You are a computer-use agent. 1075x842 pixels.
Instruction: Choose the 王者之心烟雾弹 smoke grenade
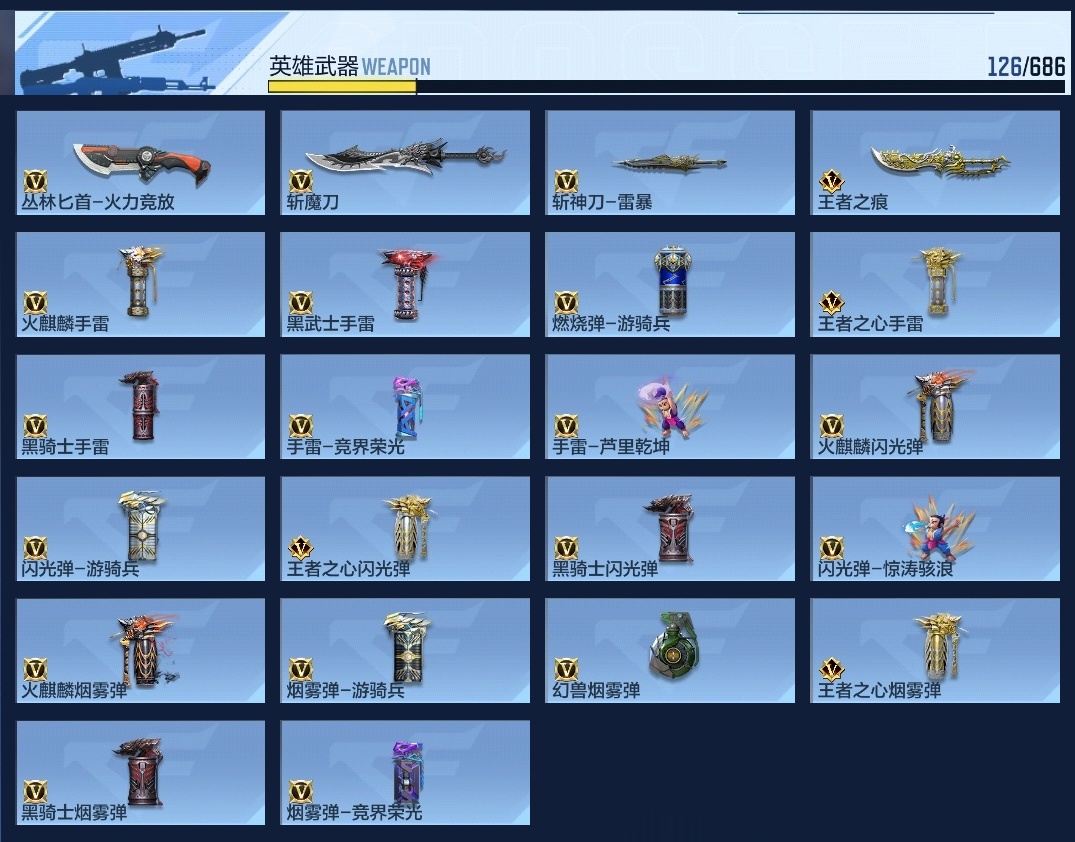[935, 650]
